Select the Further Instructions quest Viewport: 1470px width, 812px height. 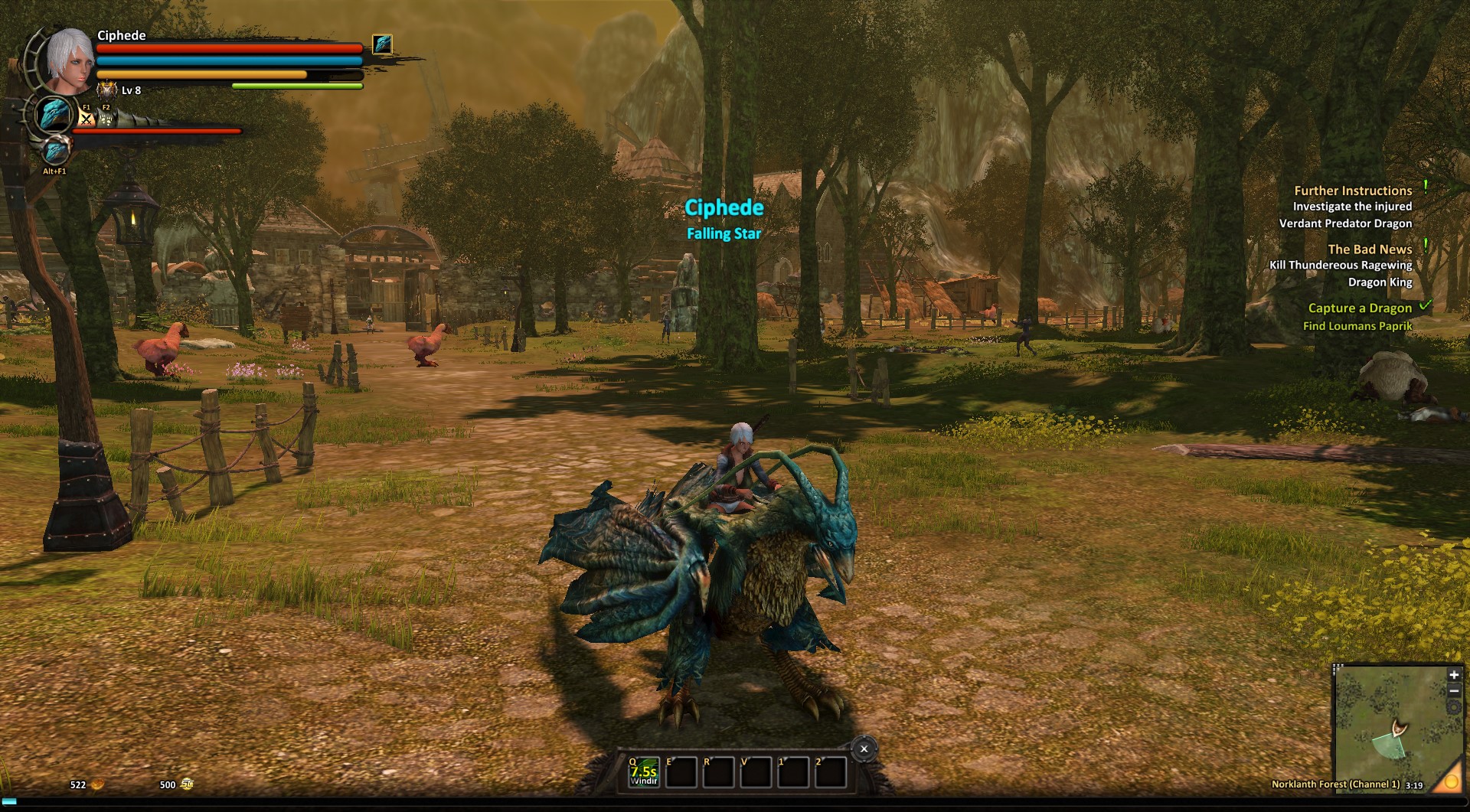[x=1352, y=191]
